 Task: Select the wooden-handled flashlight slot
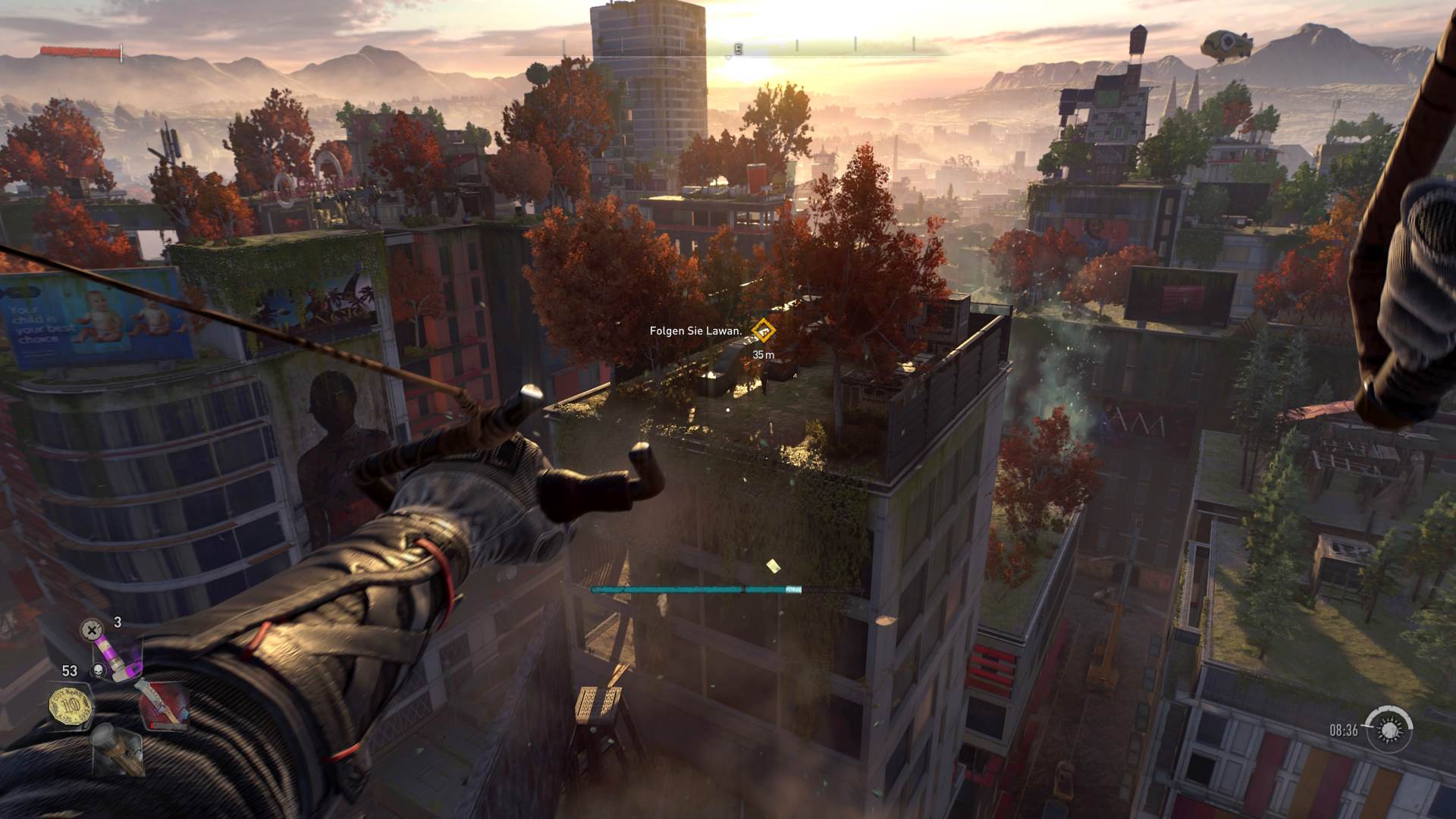[x=115, y=749]
